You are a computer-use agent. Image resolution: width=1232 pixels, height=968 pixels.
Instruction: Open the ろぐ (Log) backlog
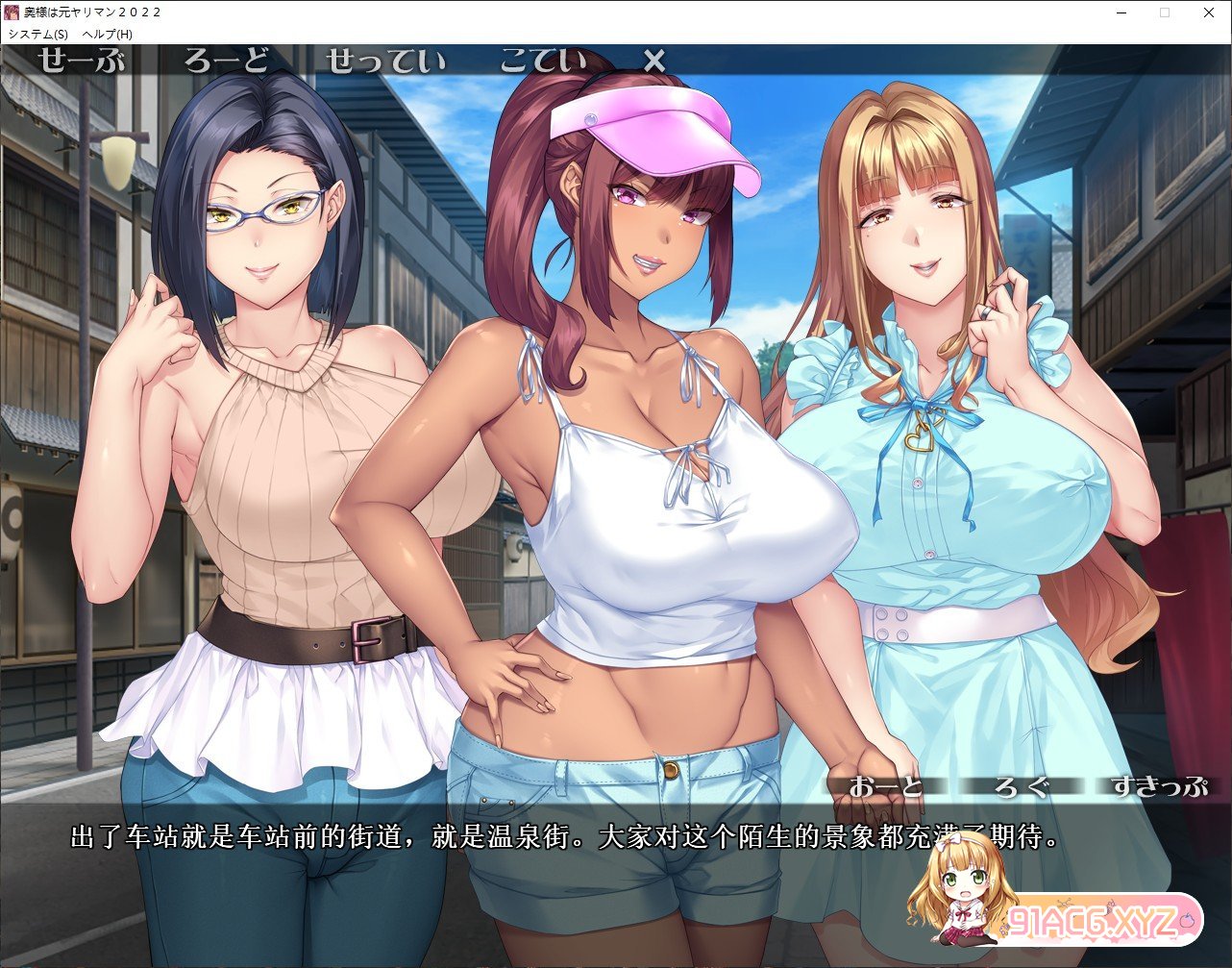click(x=1020, y=786)
